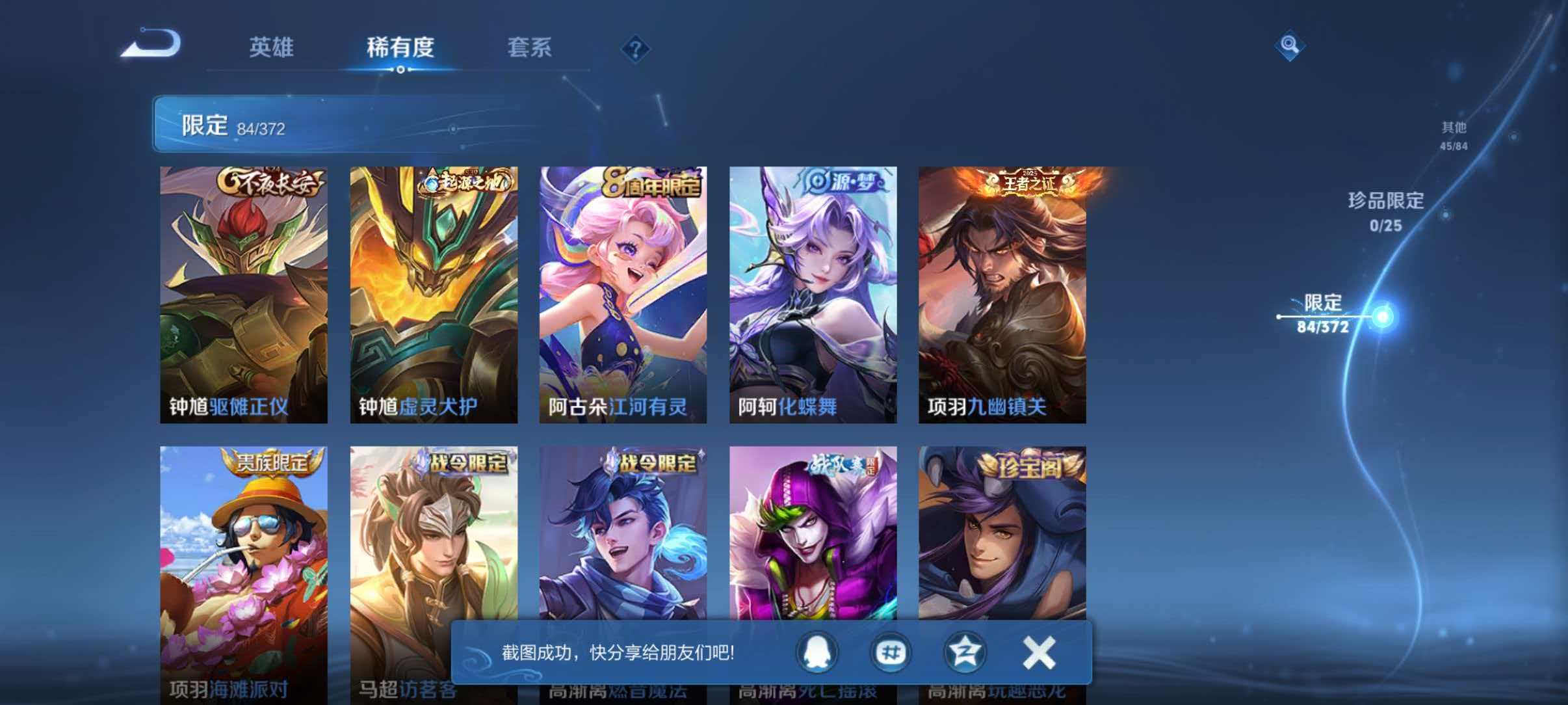
Task: Dismiss the screenshot share bar with X
Action: (1039, 652)
